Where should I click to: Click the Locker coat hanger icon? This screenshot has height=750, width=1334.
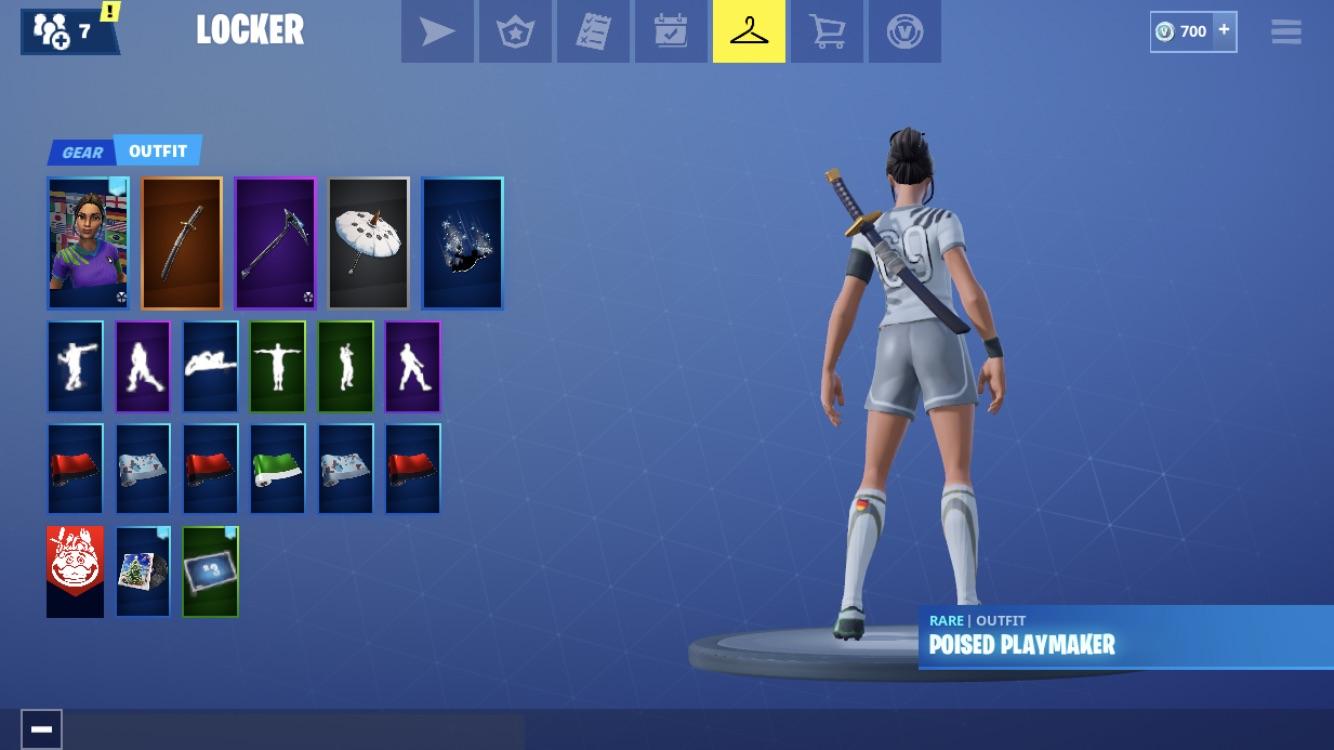pos(749,30)
